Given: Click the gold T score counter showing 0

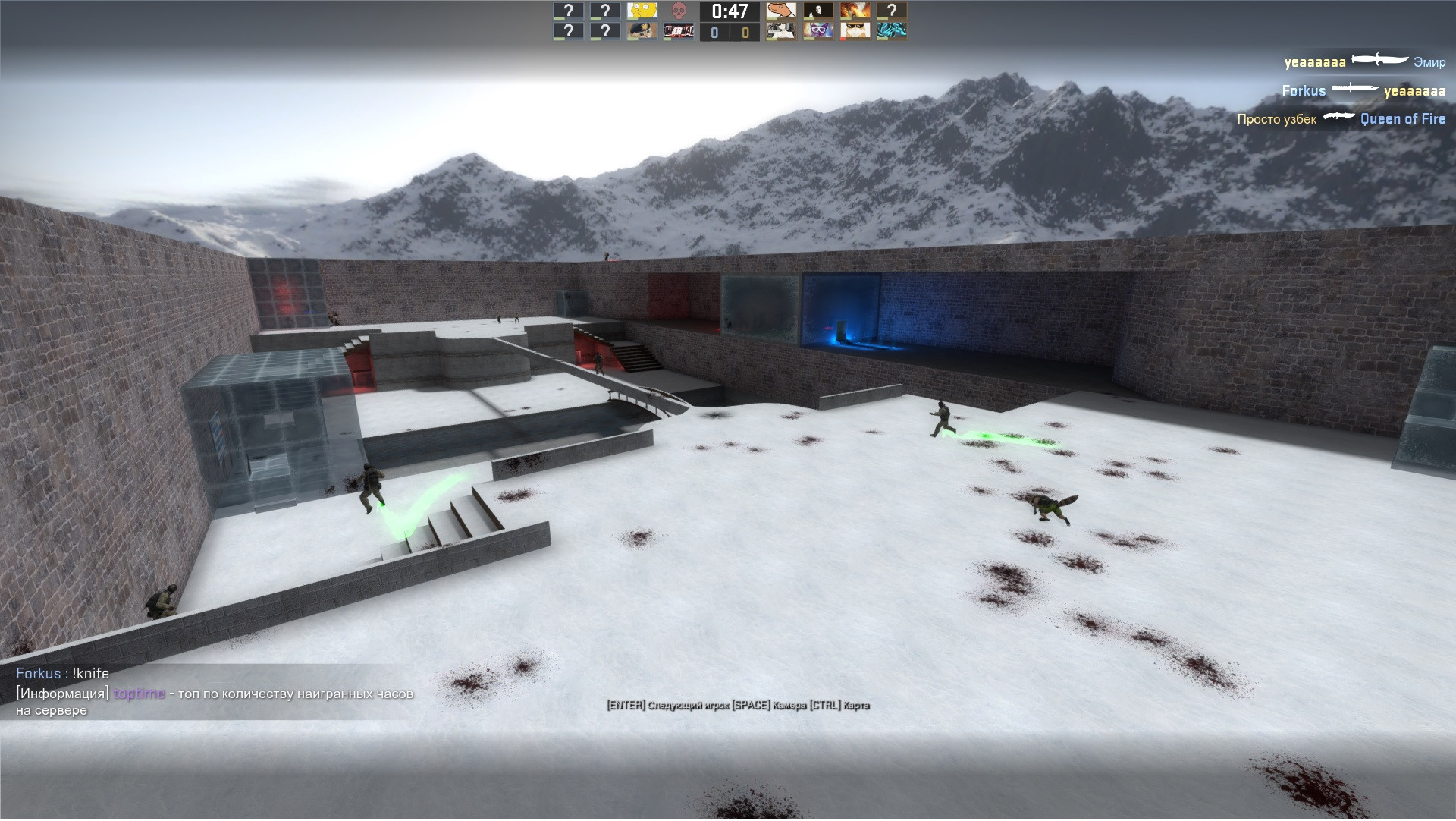Looking at the screenshot, I should pyautogui.click(x=745, y=32).
